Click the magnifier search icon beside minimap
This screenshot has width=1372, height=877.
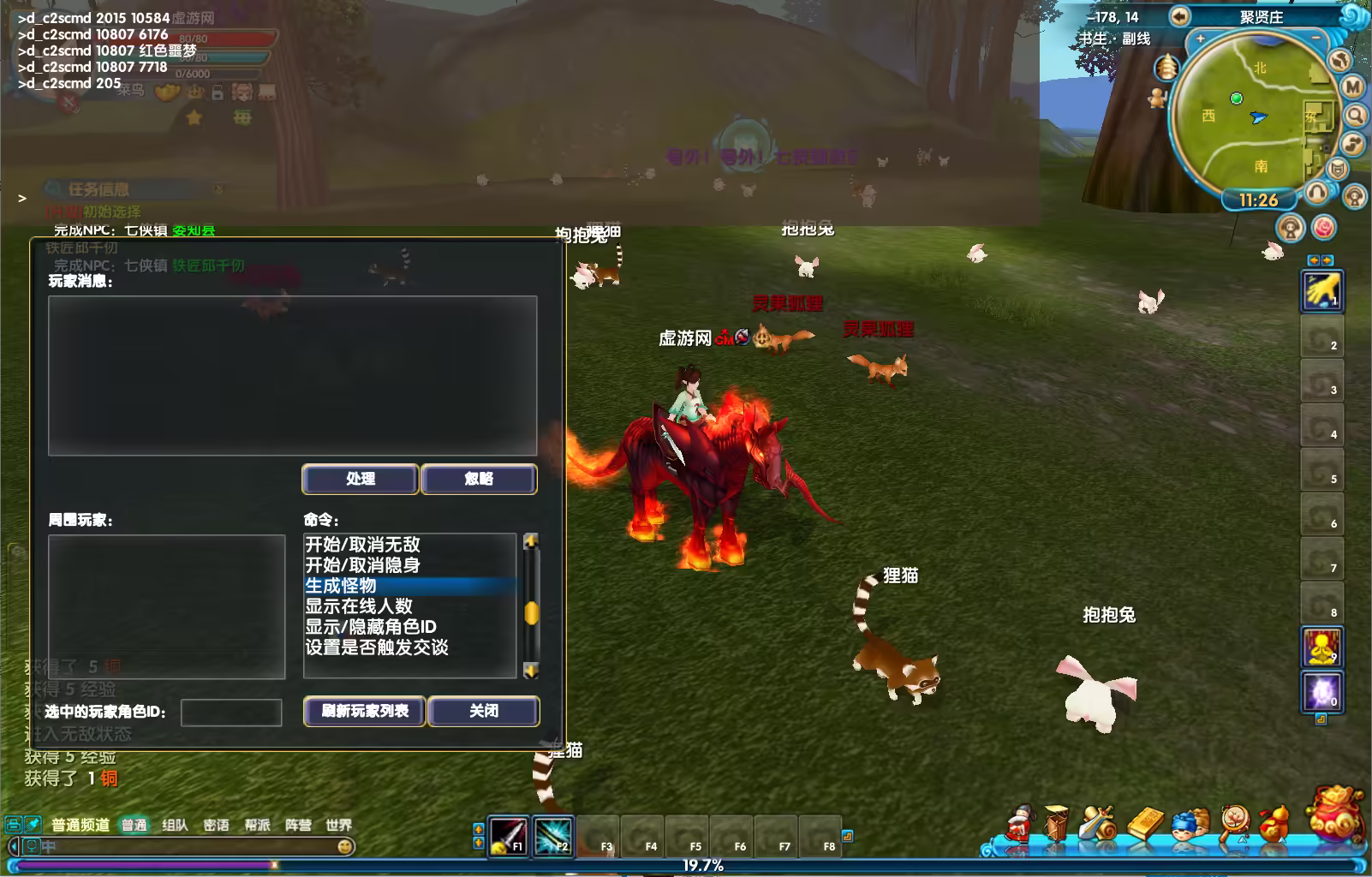[1355, 115]
